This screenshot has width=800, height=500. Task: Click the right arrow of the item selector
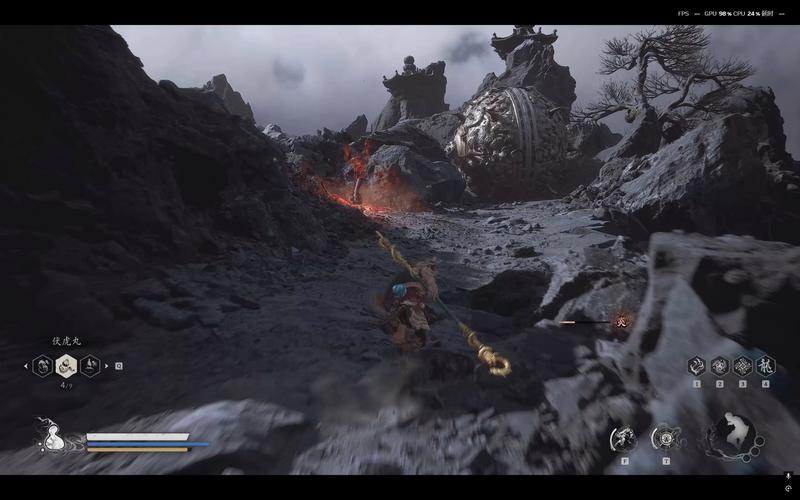(107, 366)
